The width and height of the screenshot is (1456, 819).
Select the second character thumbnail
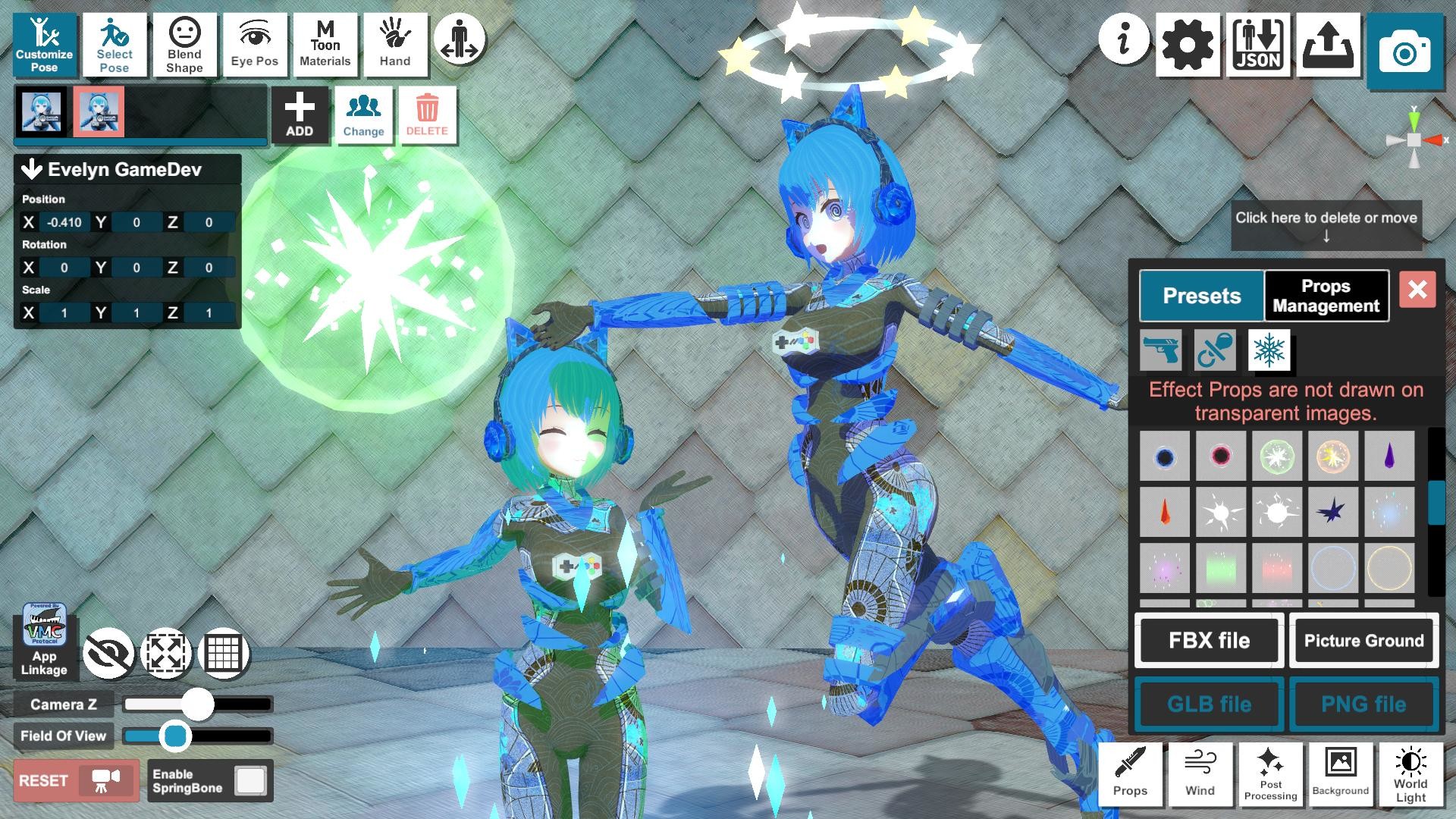pyautogui.click(x=99, y=111)
